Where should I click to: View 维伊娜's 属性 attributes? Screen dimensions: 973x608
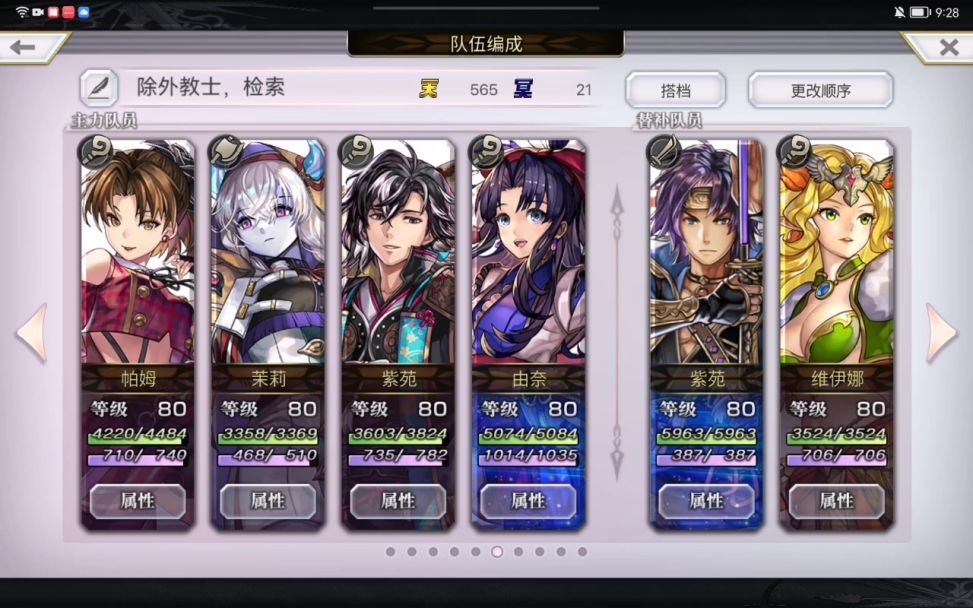tap(836, 501)
